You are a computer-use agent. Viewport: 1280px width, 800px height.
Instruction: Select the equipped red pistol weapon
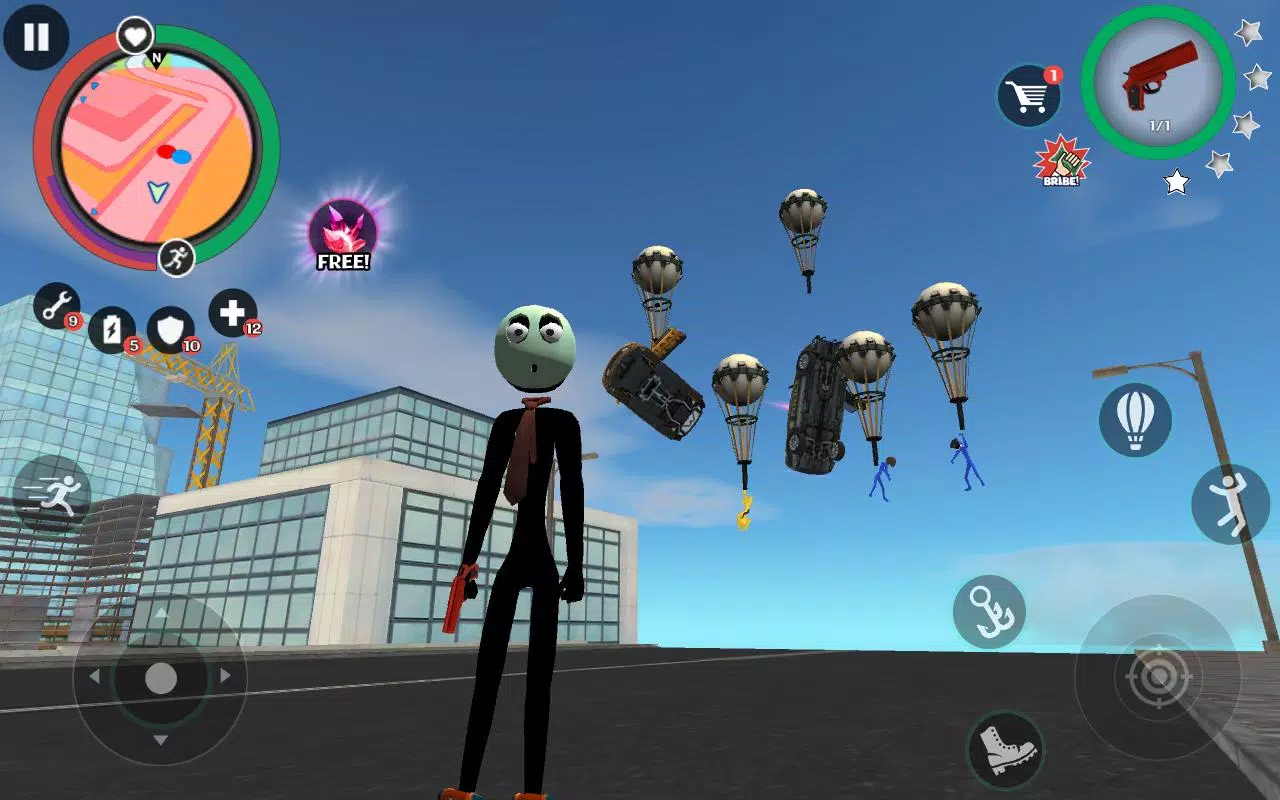(x=1160, y=88)
